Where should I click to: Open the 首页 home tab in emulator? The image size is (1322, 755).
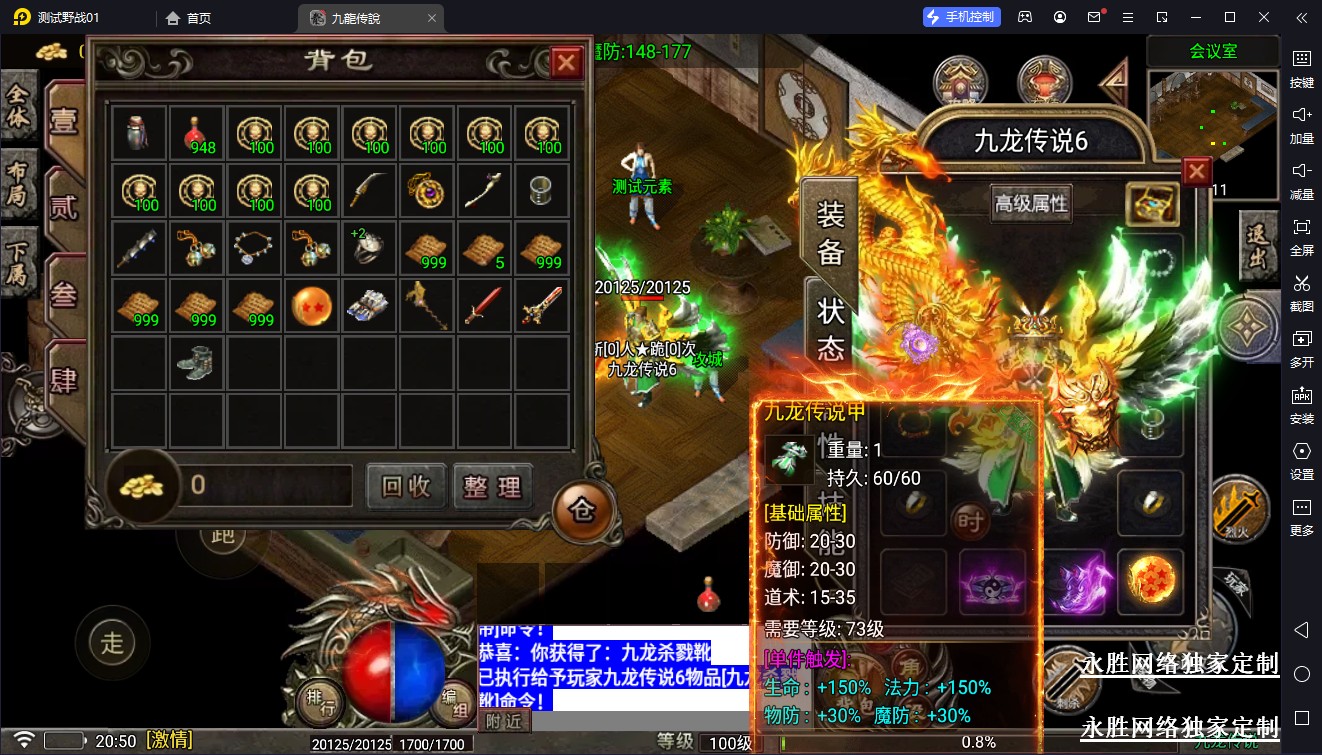188,18
